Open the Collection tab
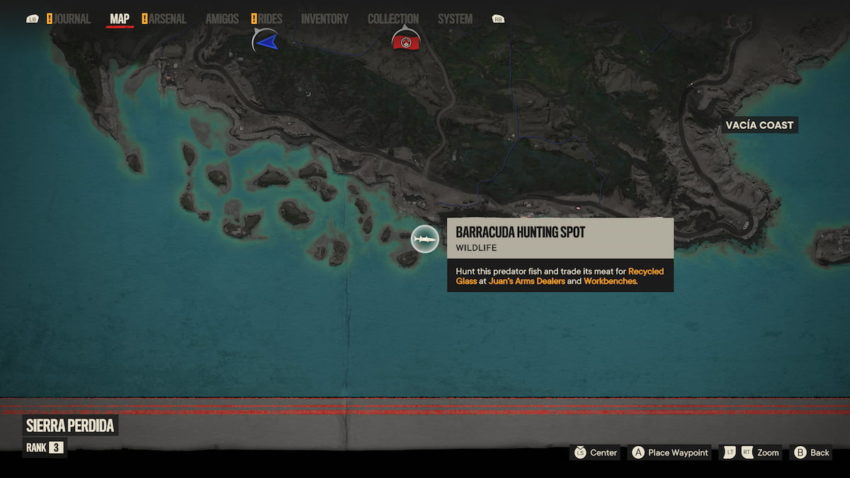This screenshot has height=478, width=850. pos(393,19)
